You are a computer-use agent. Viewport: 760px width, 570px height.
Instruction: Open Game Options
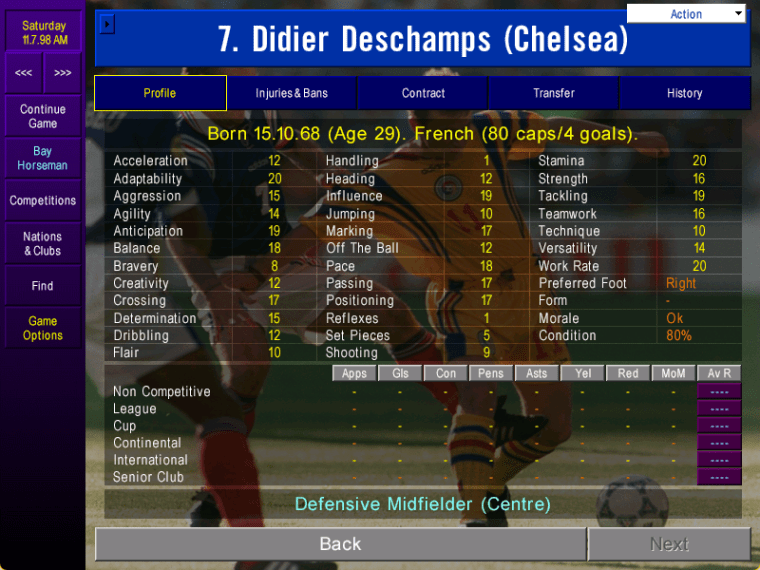point(43,328)
